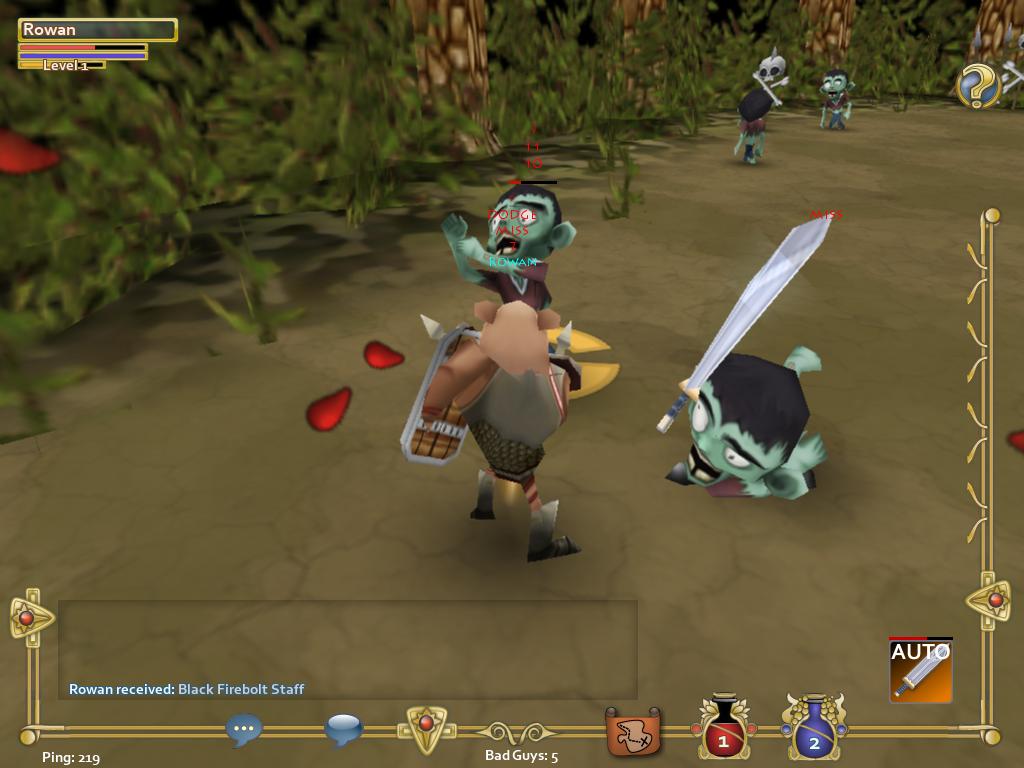
Task: Open the treasure map scroll
Action: 633,732
